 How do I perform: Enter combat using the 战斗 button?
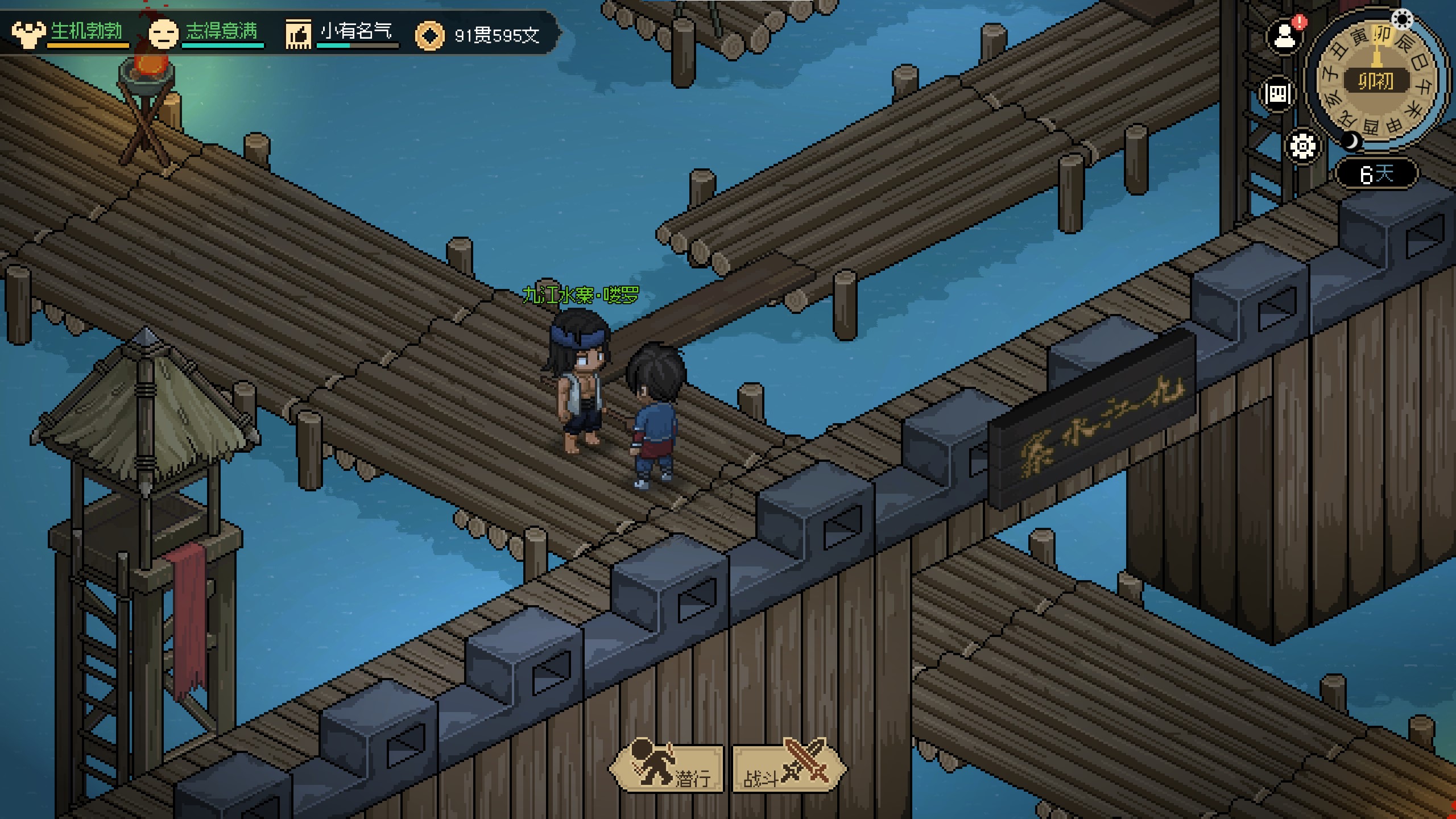[787, 769]
